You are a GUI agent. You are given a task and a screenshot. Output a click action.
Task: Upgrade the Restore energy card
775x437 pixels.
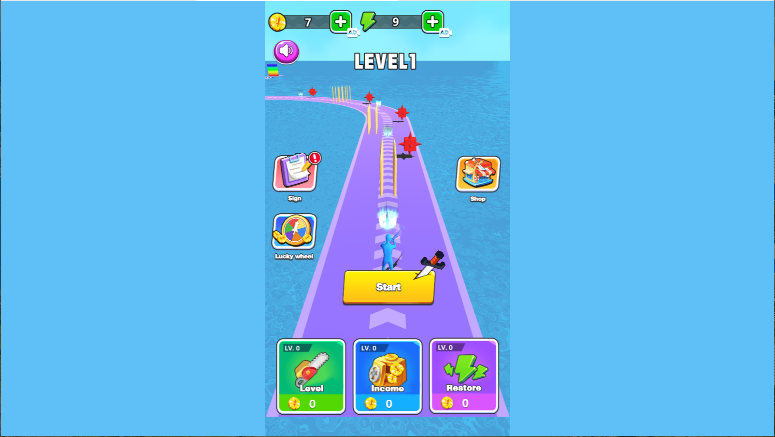coord(464,376)
